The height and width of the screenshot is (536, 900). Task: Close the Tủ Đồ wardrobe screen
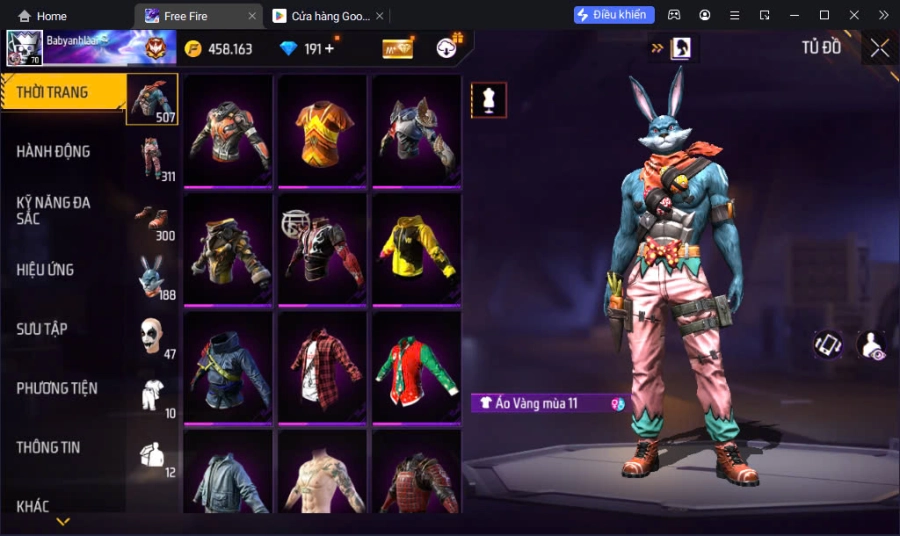click(879, 48)
